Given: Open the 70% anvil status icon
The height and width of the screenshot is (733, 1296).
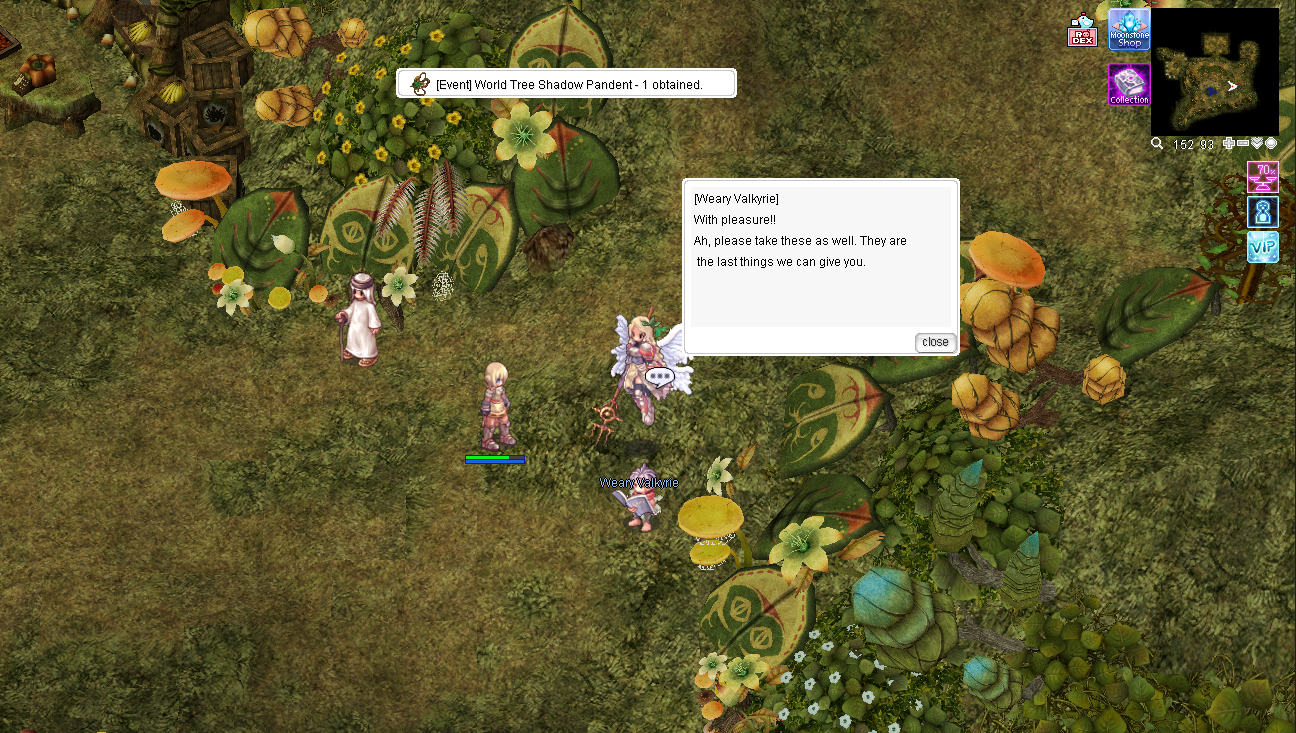Looking at the screenshot, I should (x=1262, y=177).
